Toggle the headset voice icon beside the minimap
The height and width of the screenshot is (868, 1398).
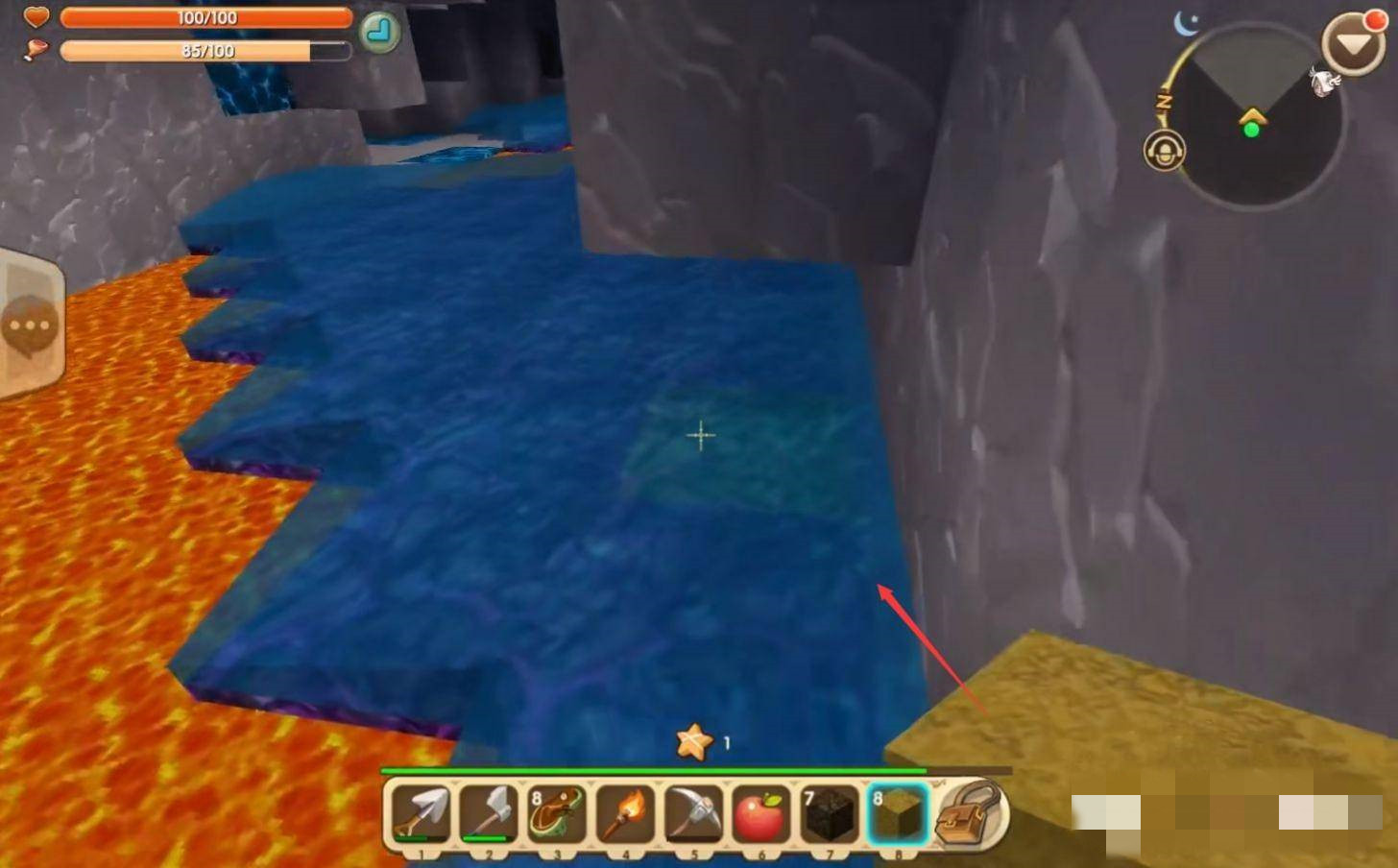[x=1165, y=151]
